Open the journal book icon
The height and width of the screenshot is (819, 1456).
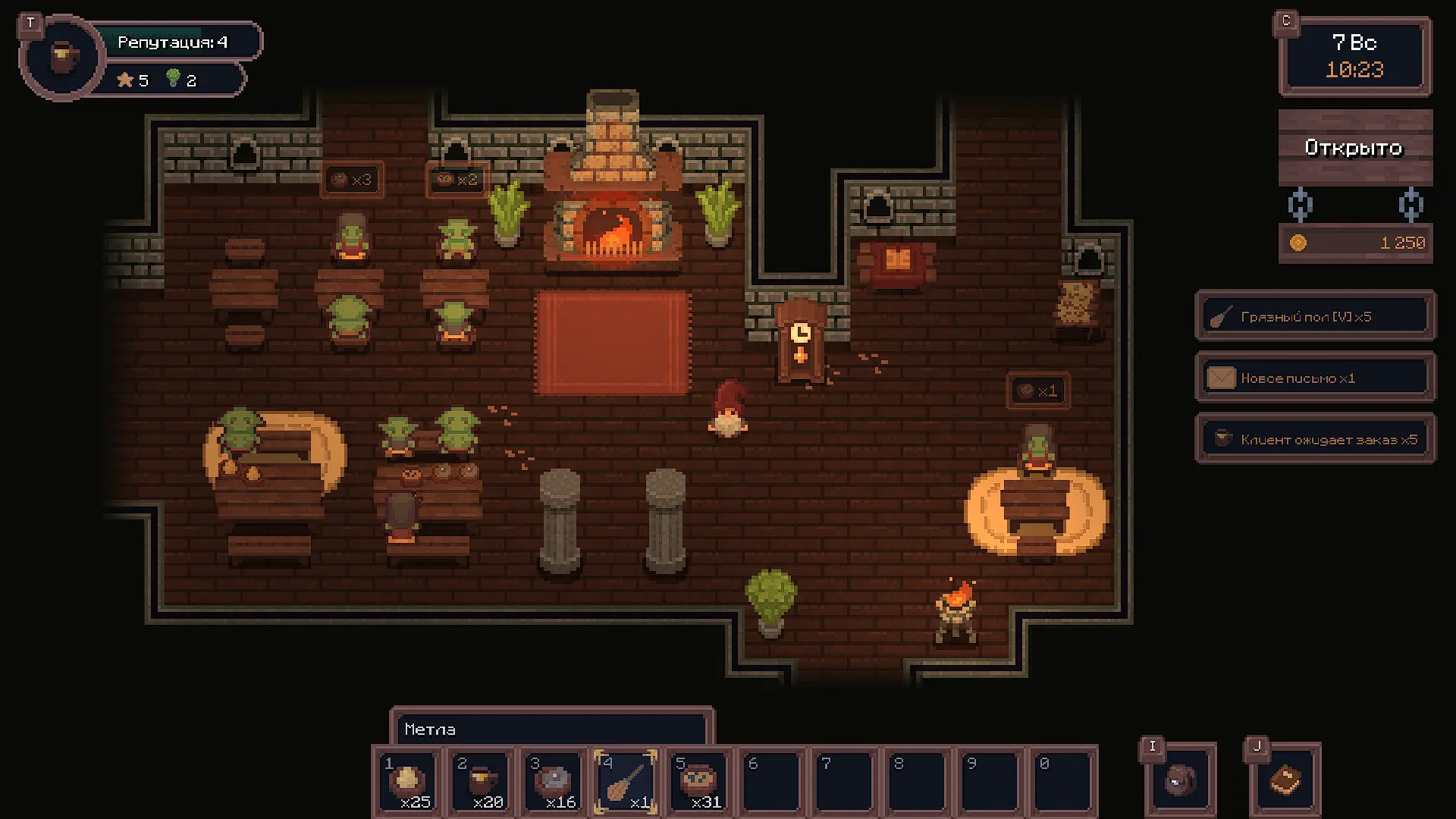click(x=1285, y=780)
